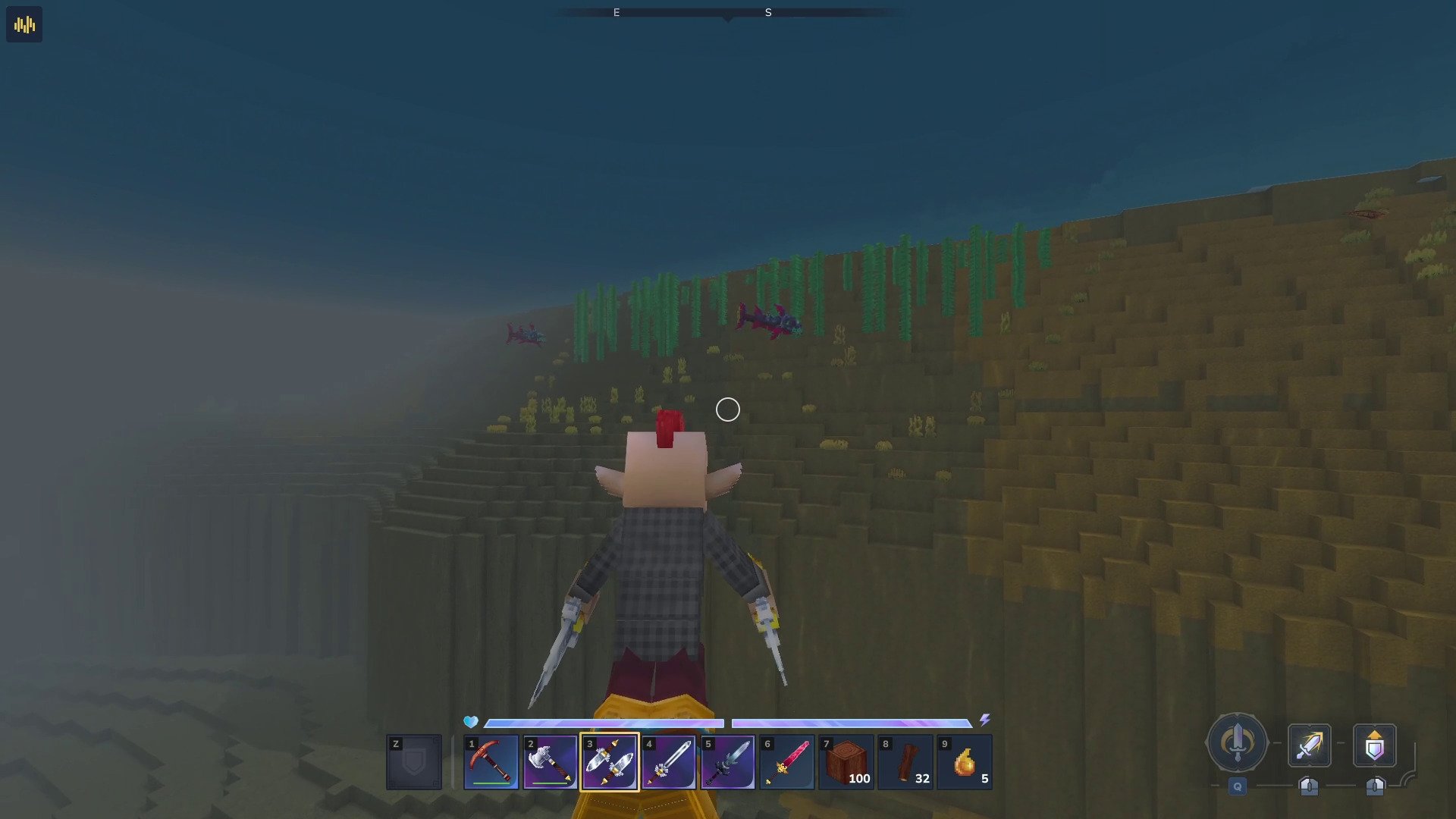Switch to the dark blade in slot 5
Screen dimensions: 1456x819
click(728, 762)
